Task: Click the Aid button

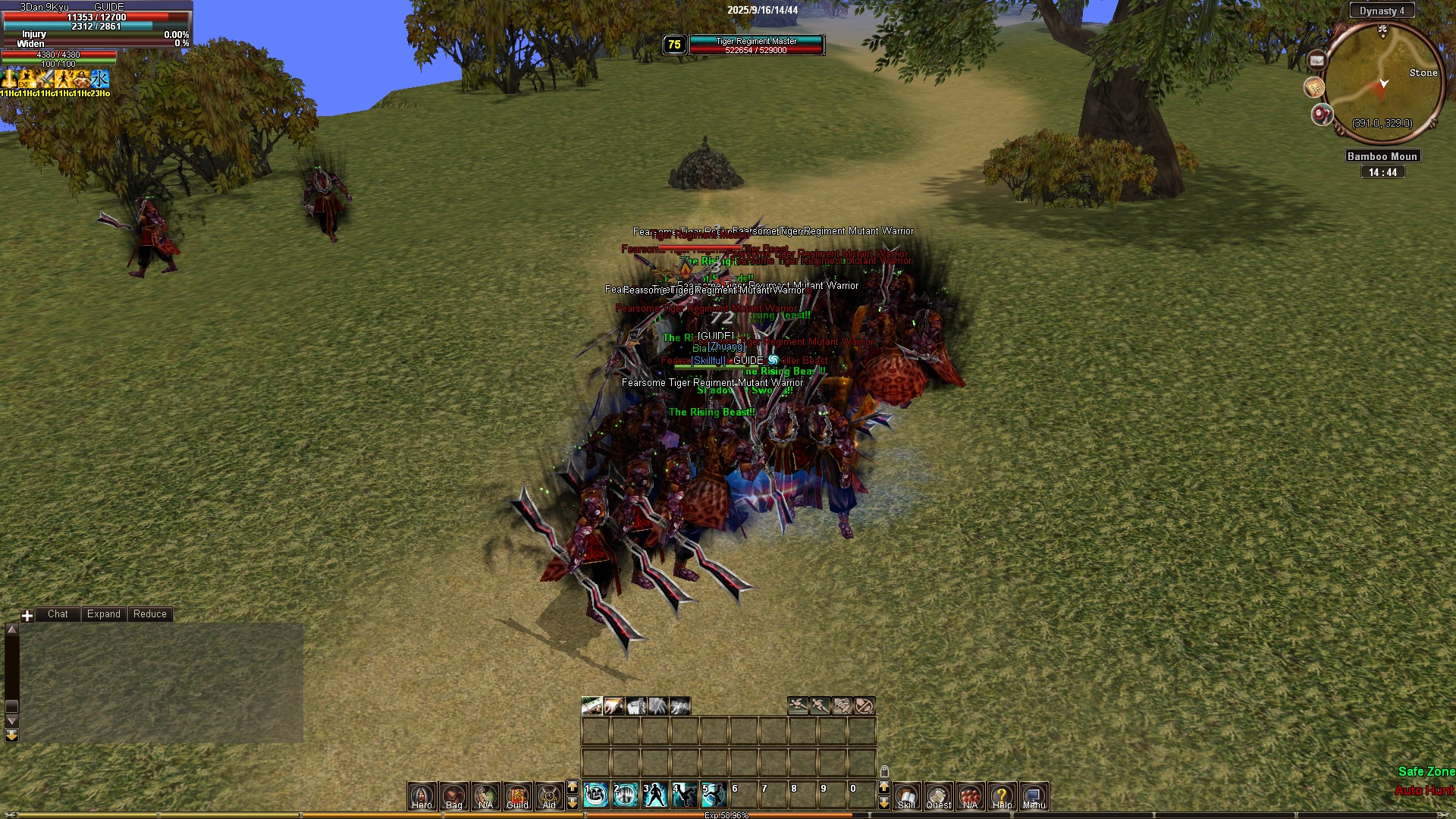Action: 549,795
